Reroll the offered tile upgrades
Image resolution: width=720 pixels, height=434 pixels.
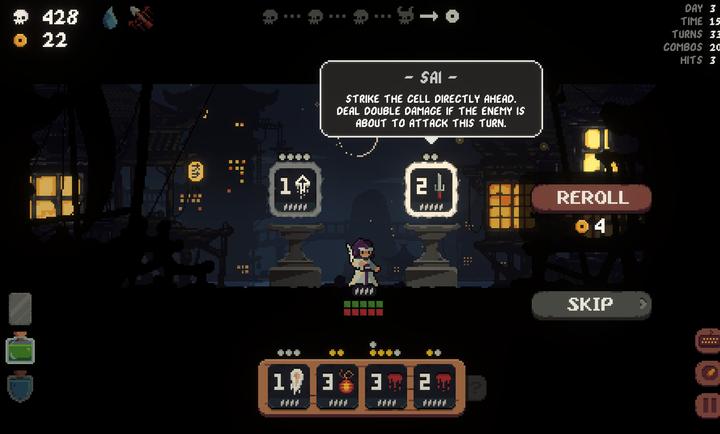pos(592,198)
